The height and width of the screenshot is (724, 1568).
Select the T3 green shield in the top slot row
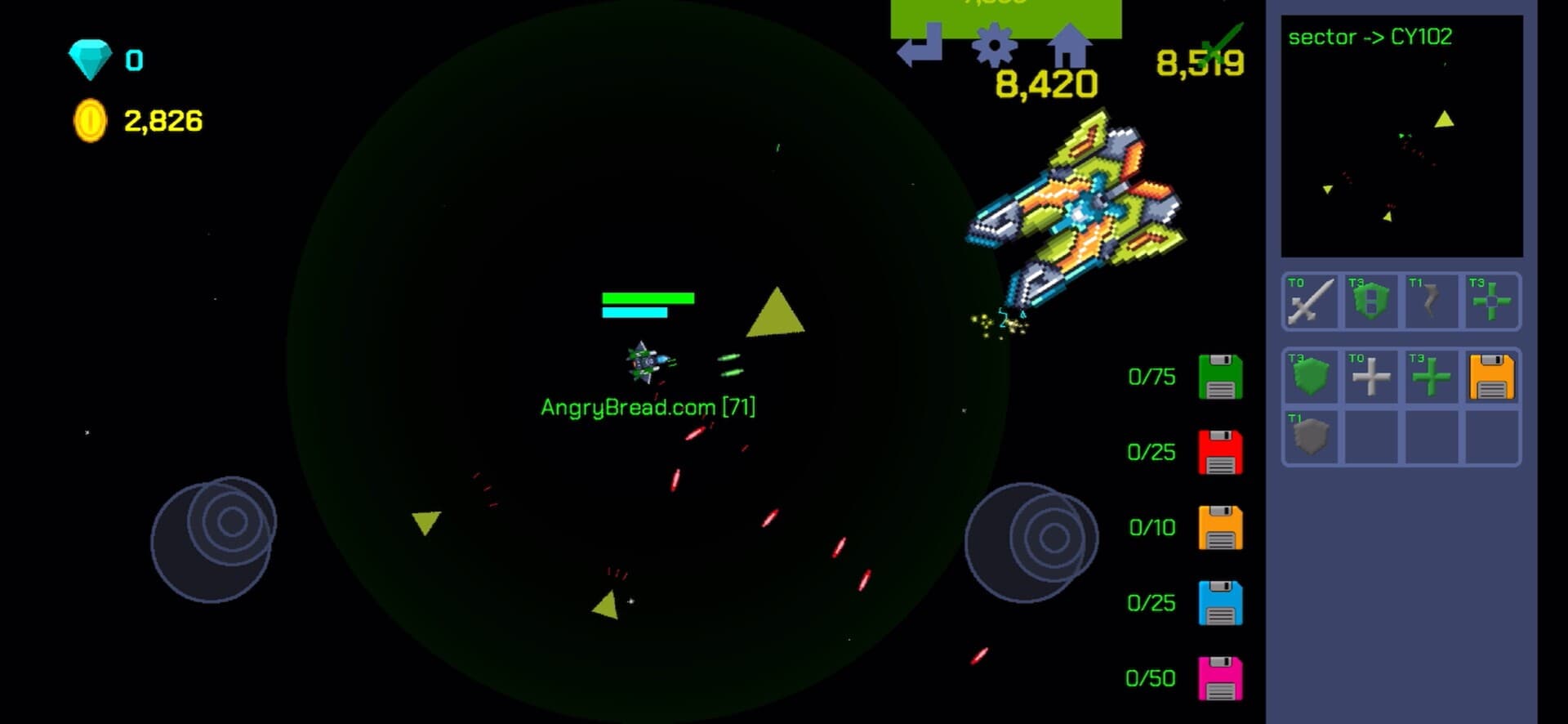pyautogui.click(x=1371, y=302)
